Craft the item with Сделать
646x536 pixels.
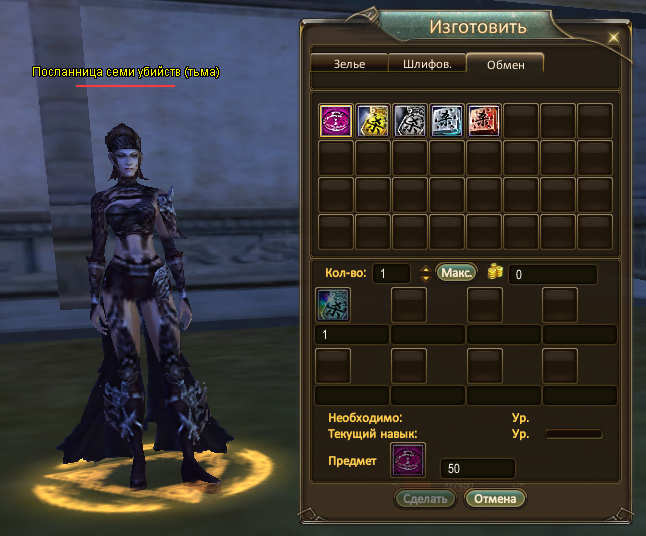[x=426, y=498]
